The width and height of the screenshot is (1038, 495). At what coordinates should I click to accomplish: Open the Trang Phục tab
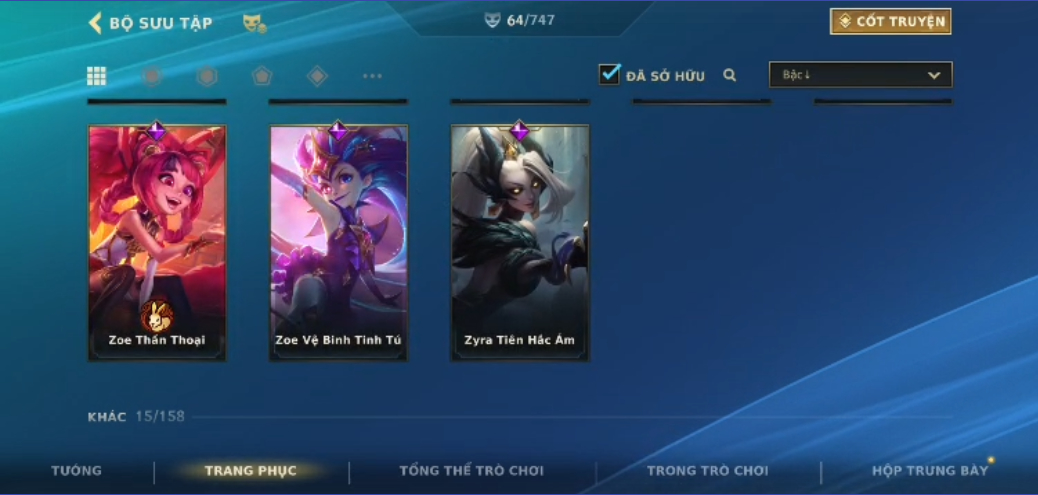(250, 471)
